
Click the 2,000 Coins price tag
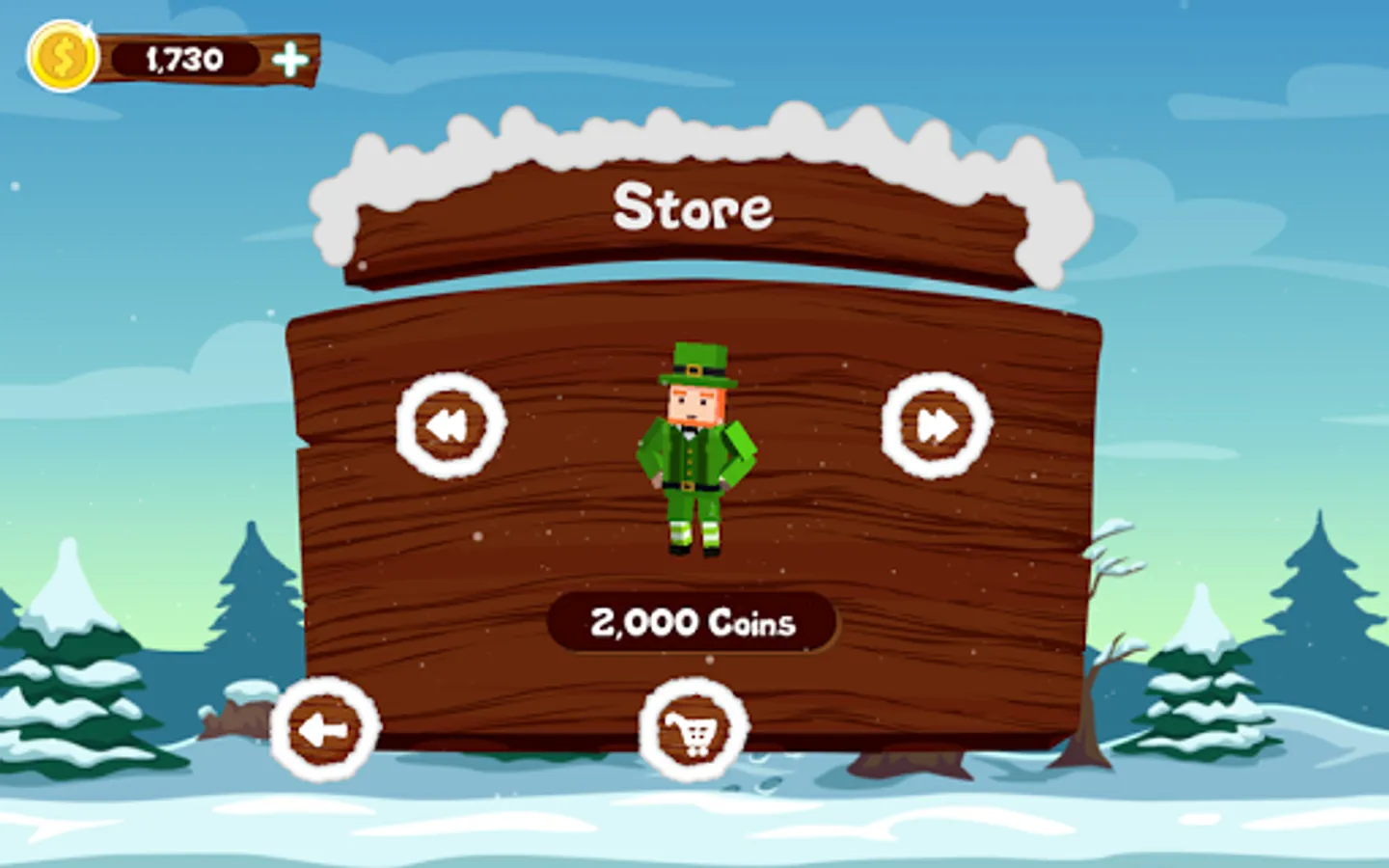coord(694,622)
